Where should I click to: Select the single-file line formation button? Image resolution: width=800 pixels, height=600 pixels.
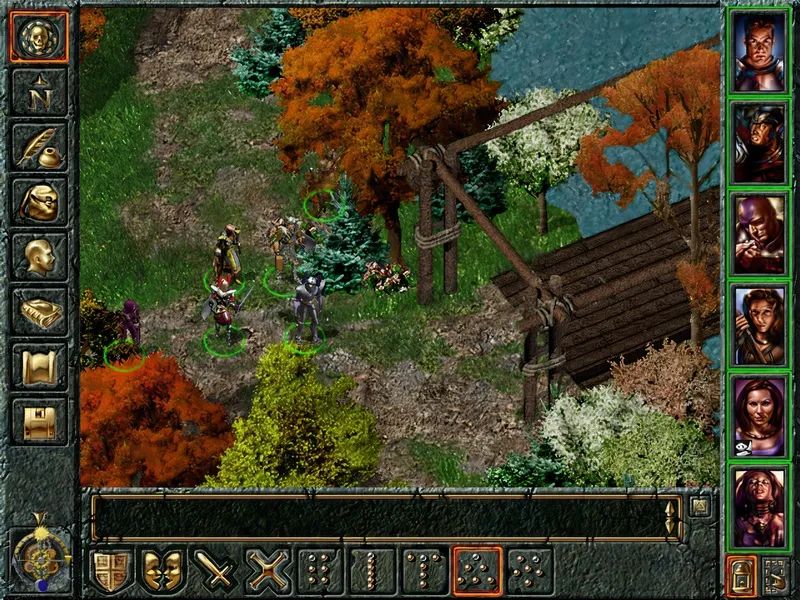click(x=372, y=571)
